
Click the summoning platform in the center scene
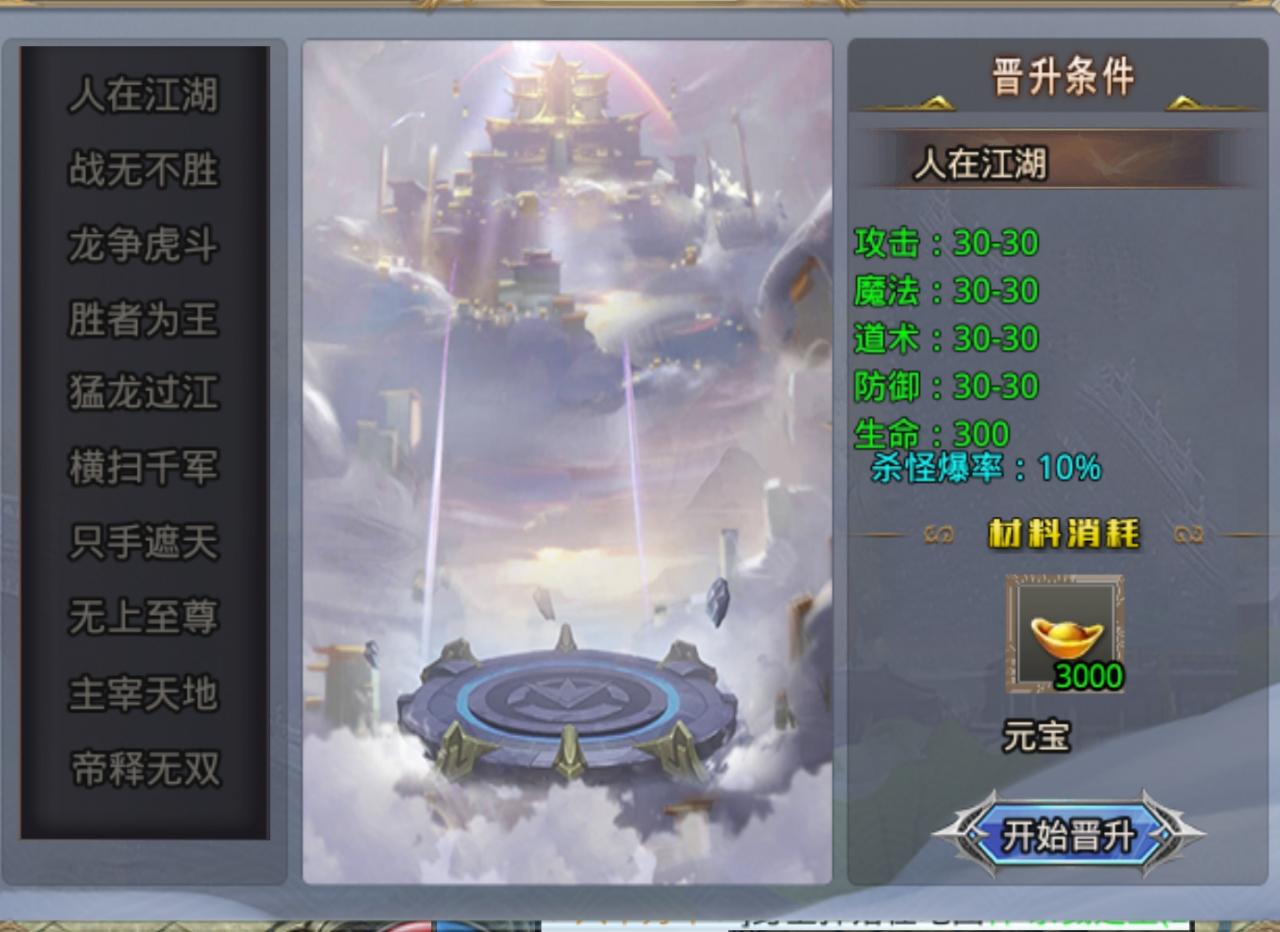point(565,700)
